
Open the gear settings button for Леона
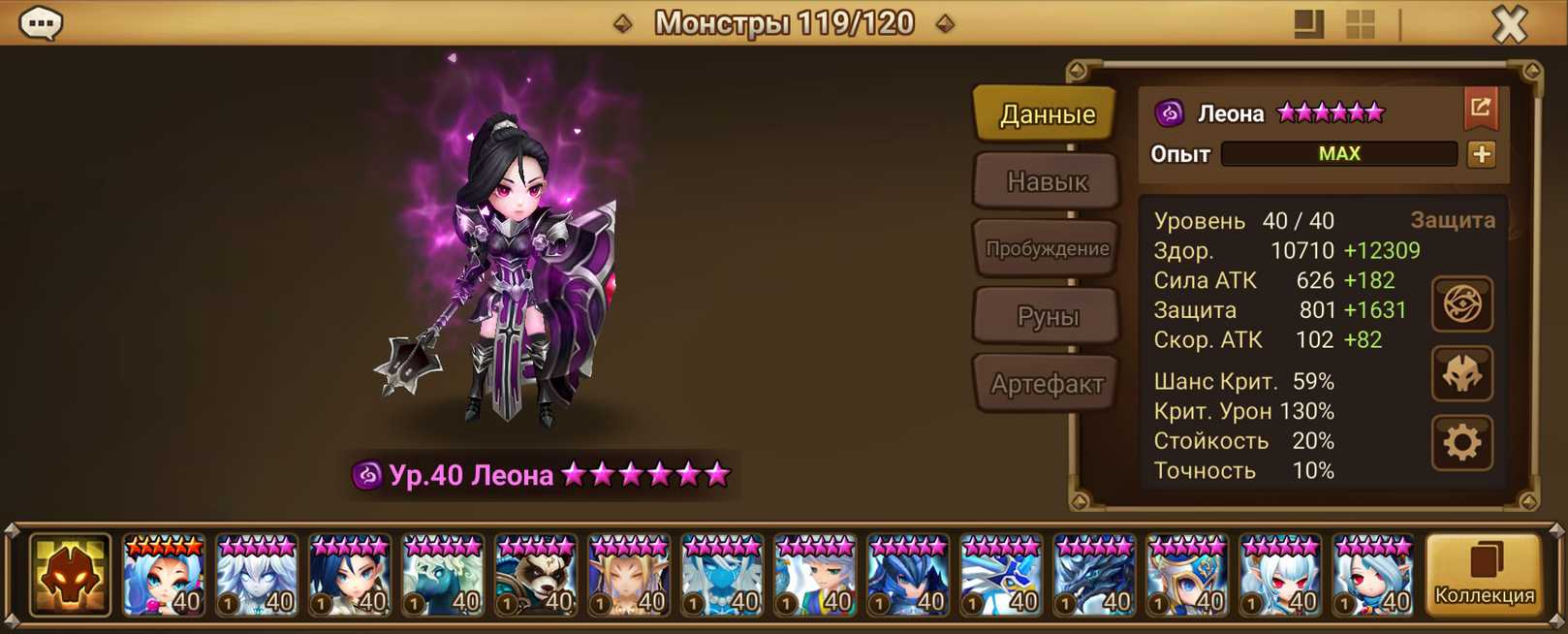click(1462, 443)
